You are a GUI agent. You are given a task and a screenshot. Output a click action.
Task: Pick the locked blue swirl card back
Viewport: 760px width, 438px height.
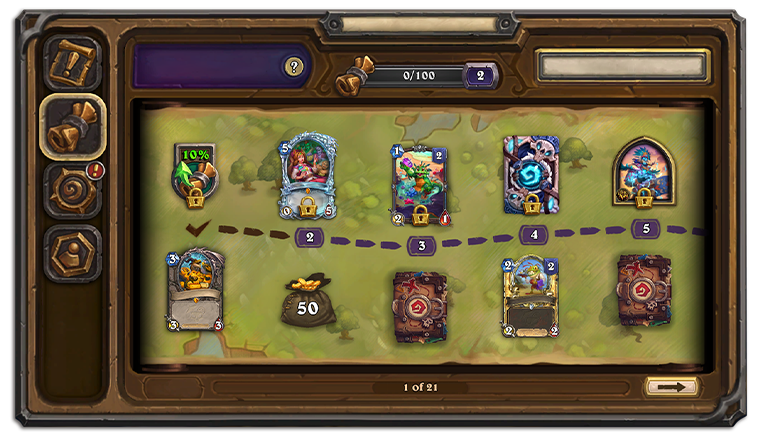[531, 176]
